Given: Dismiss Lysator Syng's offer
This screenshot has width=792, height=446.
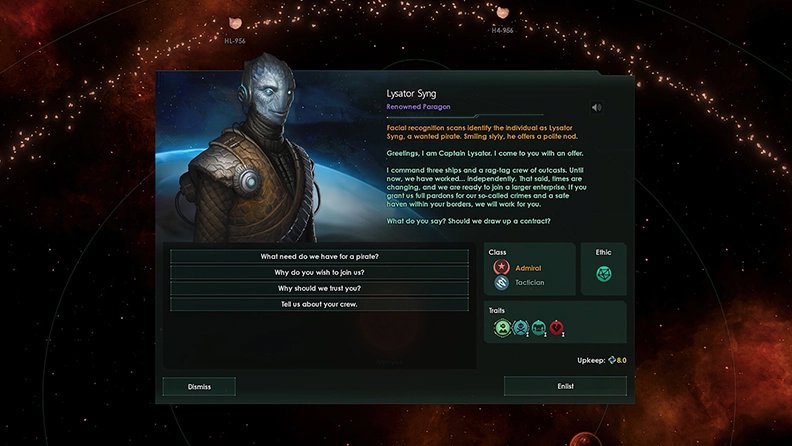Looking at the screenshot, I should pyautogui.click(x=199, y=386).
